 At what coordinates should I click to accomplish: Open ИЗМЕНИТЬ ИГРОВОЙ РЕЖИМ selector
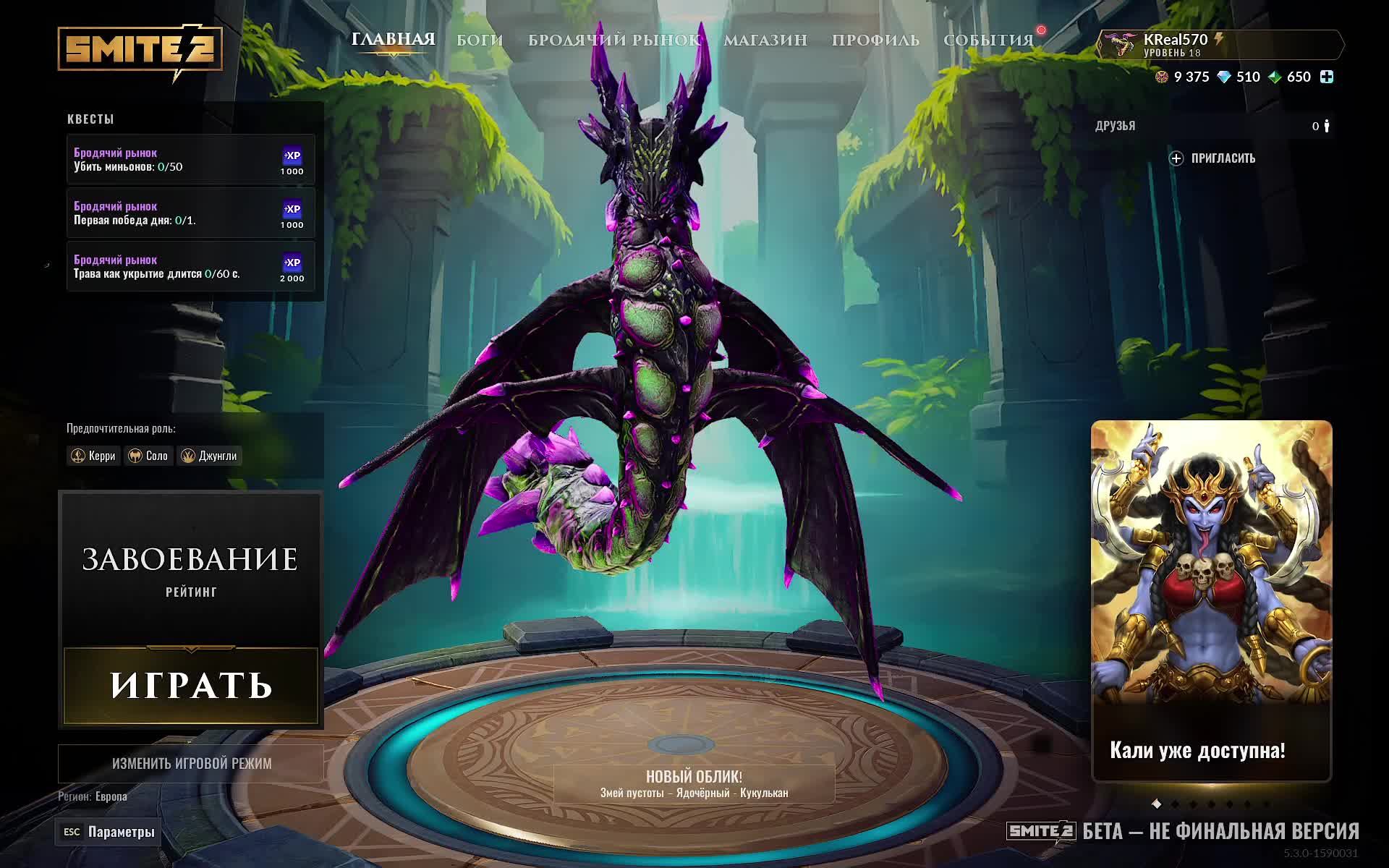(x=190, y=764)
